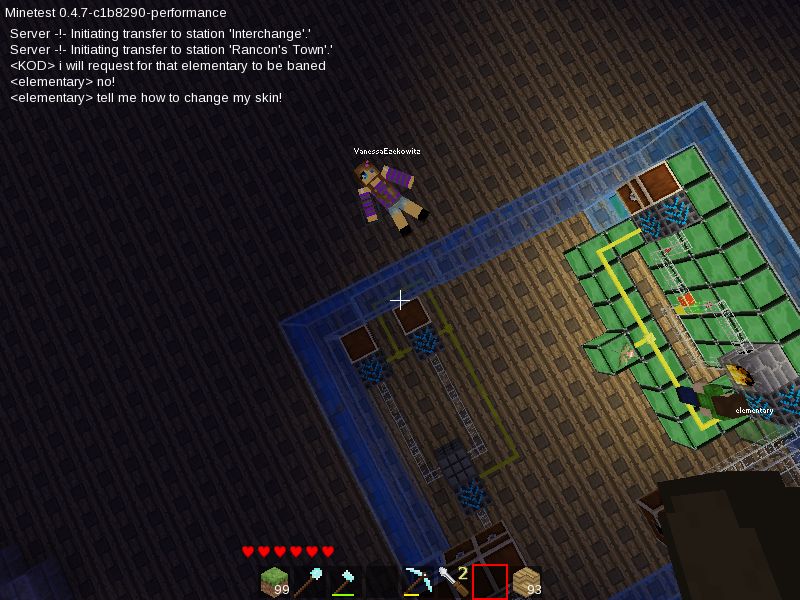Choose the diamond axe slot

346,581
